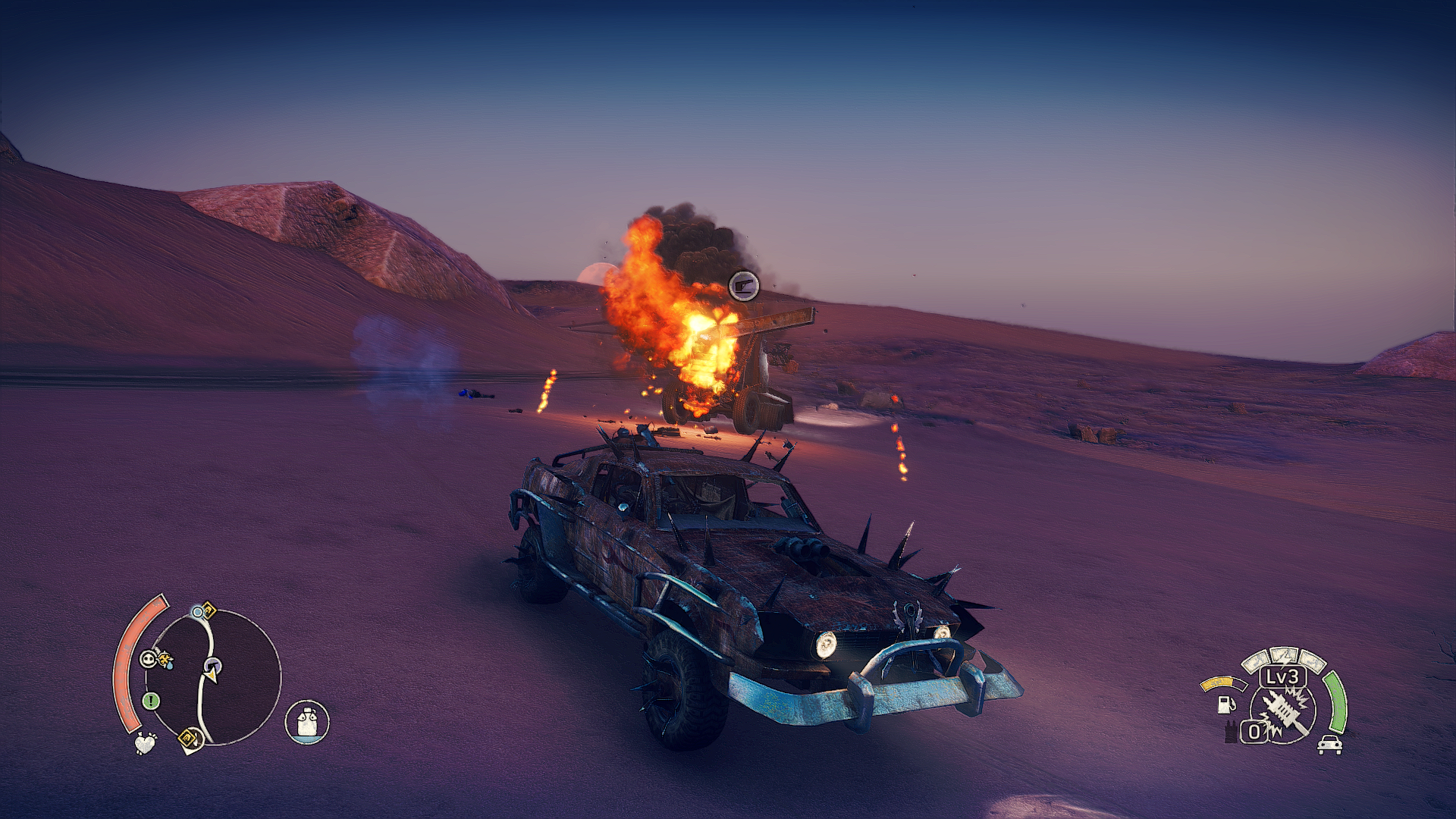Select the skull face marker on the minimap

[x=149, y=659]
